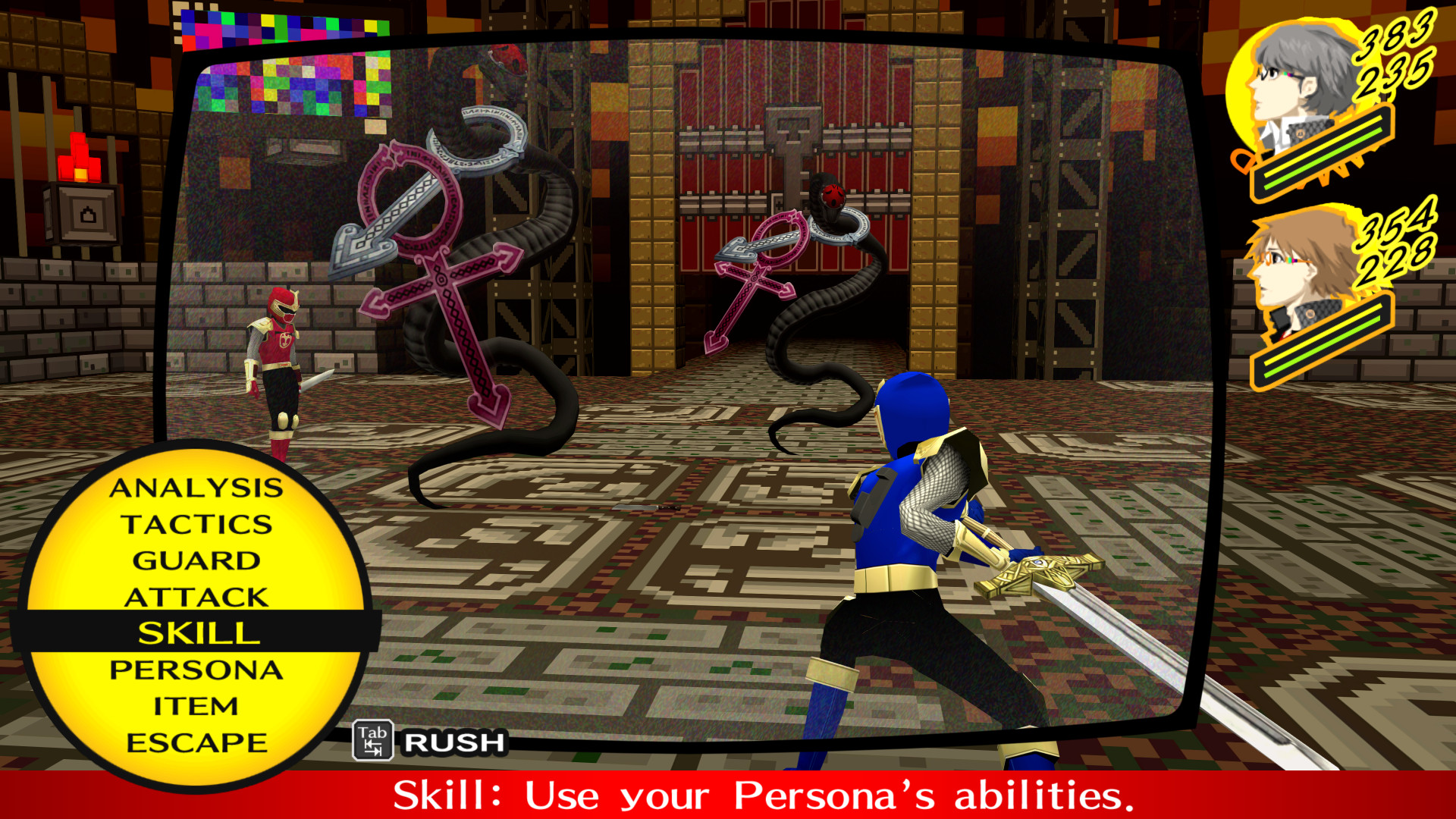Open the TACTICS command

click(199, 525)
